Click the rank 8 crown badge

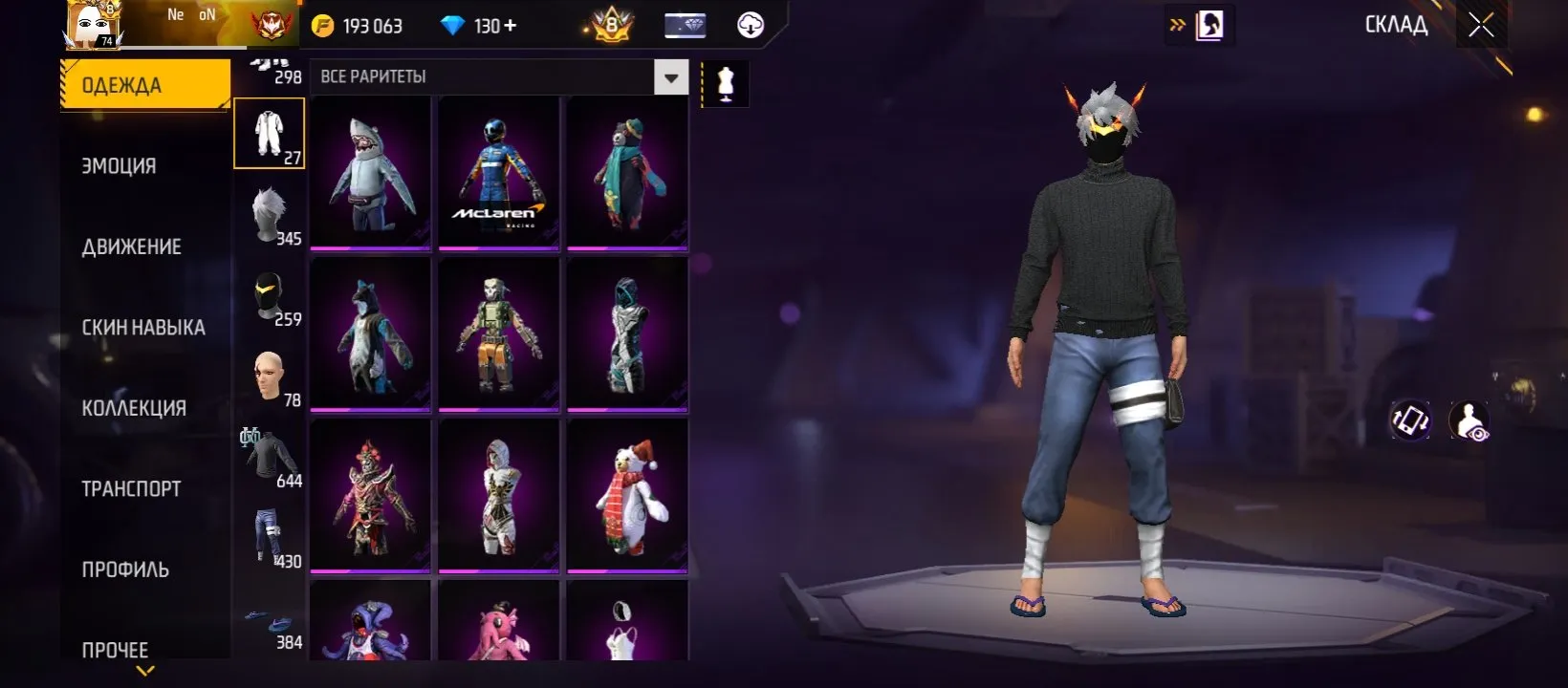coord(608,25)
